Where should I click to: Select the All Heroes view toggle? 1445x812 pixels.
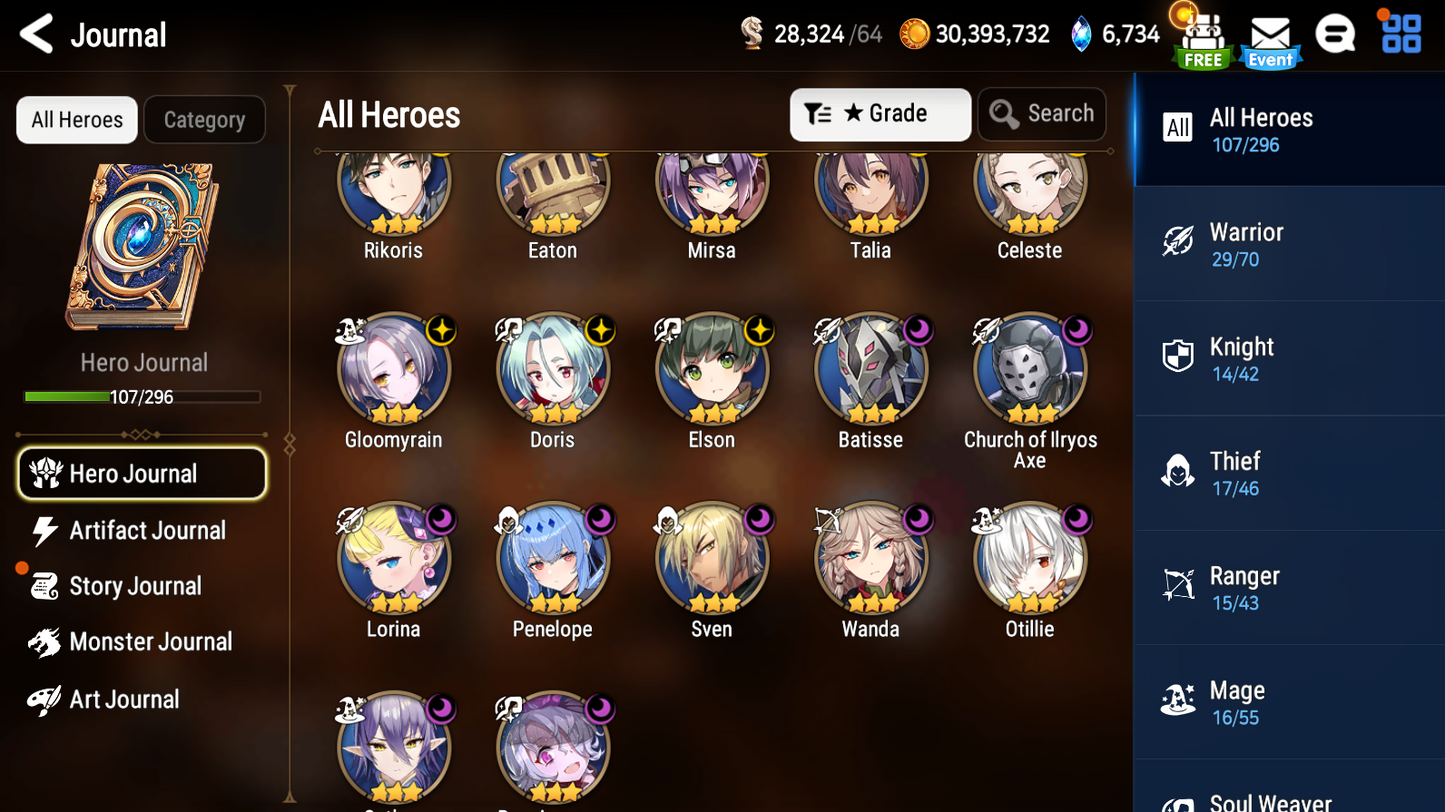(76, 119)
